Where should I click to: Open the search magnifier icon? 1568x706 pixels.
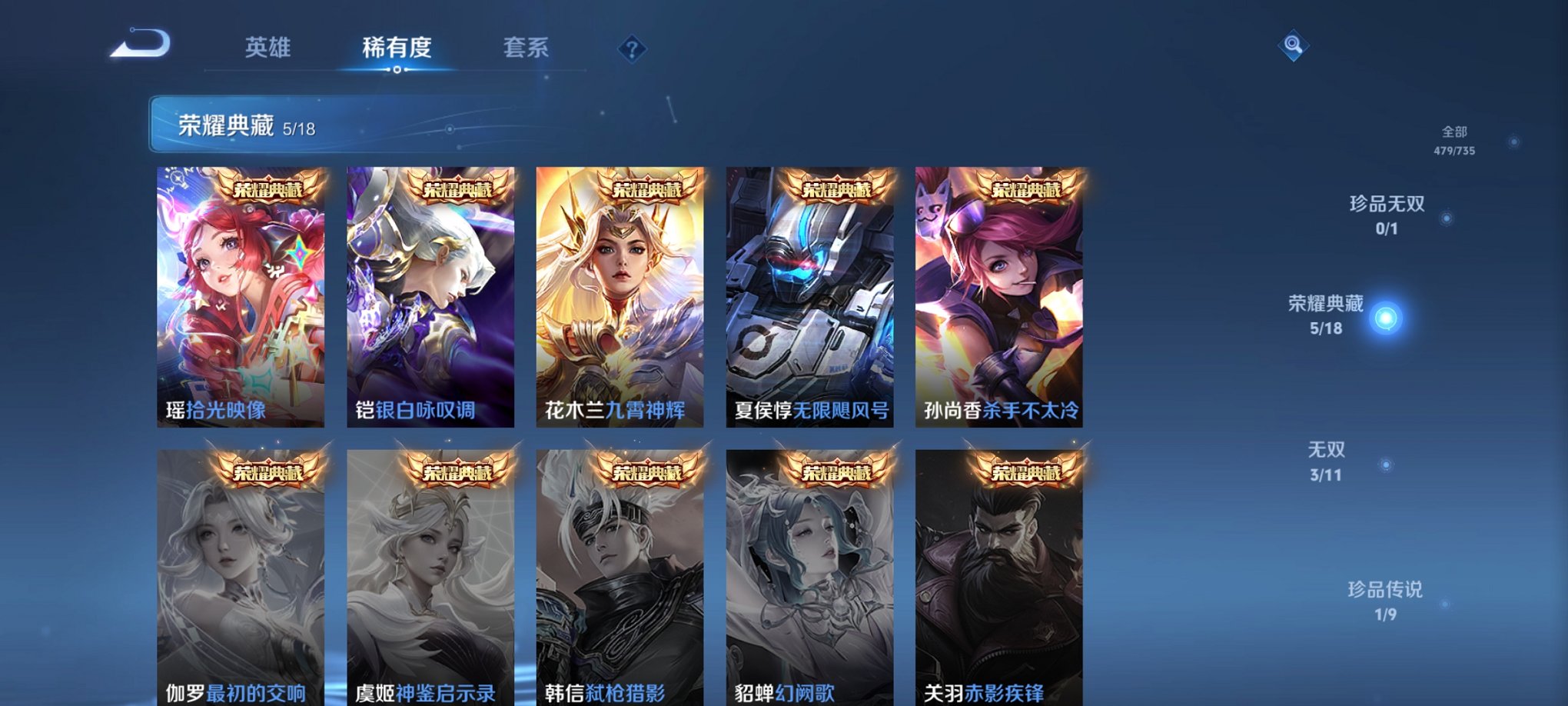point(1294,48)
